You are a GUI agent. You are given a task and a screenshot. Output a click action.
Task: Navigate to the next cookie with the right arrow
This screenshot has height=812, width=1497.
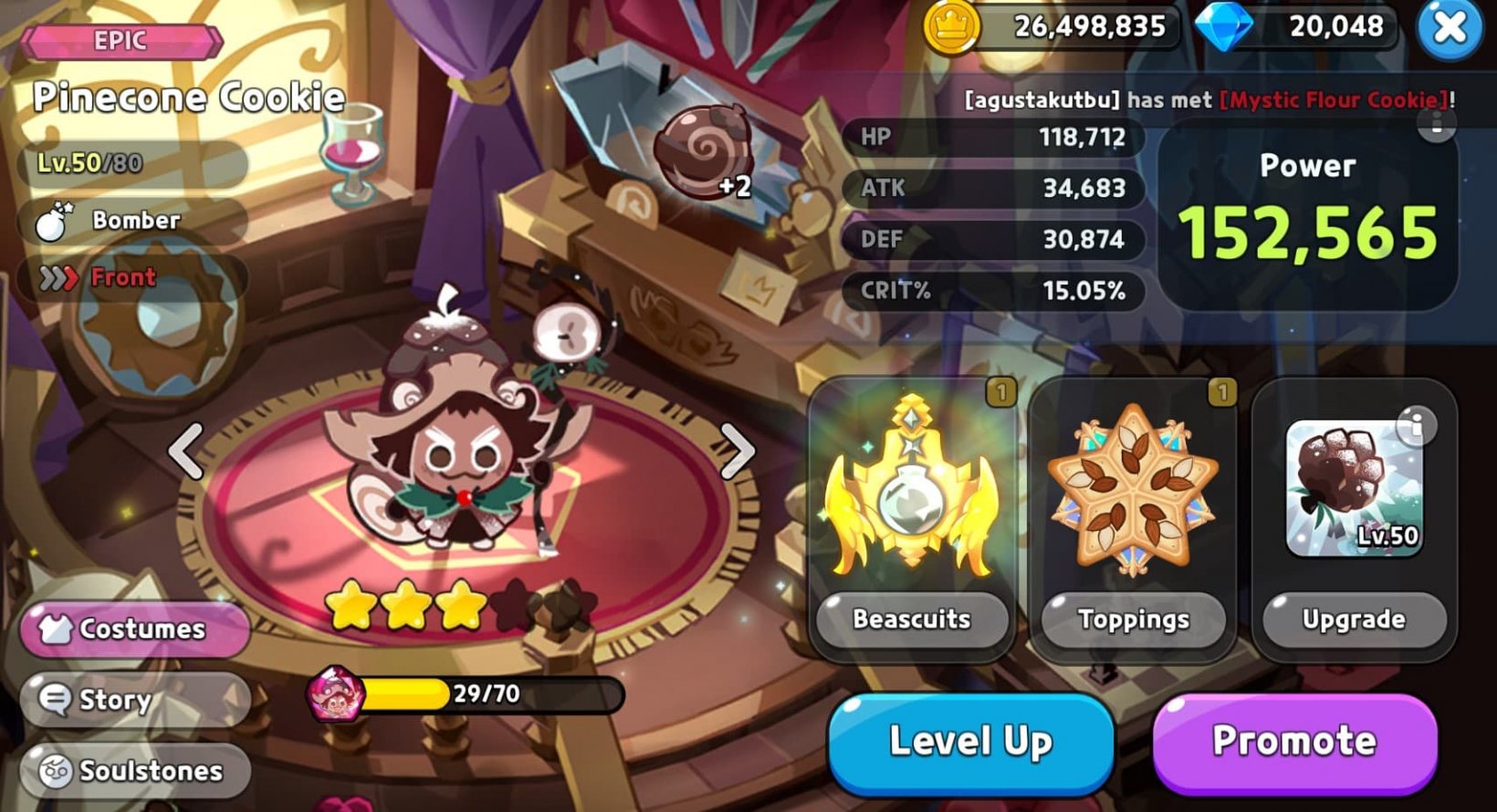[x=738, y=450]
